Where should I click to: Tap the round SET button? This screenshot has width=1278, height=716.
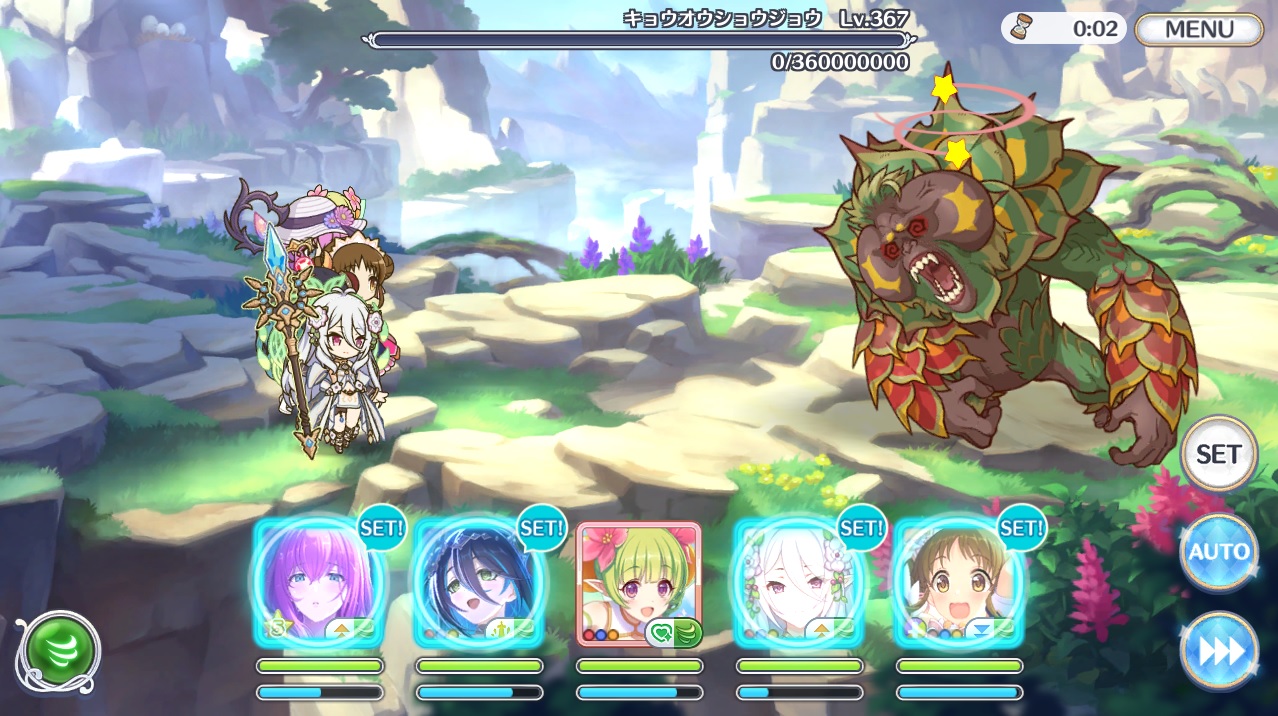click(x=1218, y=454)
